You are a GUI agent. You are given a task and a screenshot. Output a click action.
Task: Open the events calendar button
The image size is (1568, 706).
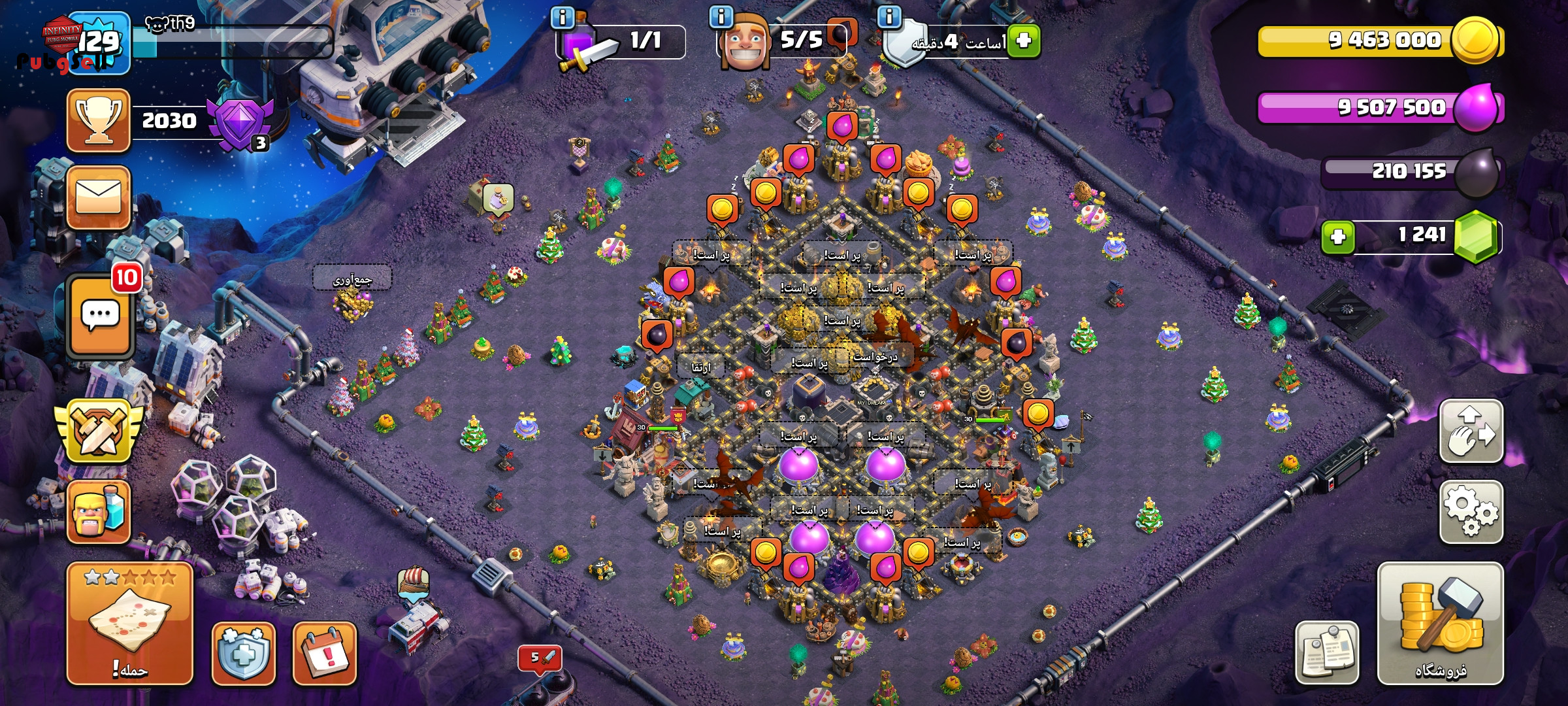(324, 652)
